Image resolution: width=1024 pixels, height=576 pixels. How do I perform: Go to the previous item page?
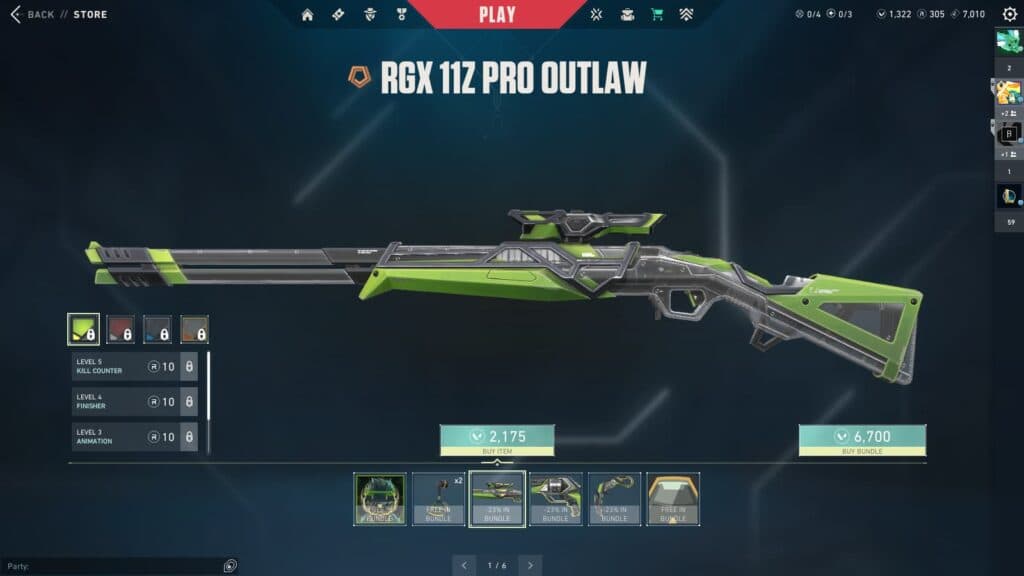[464, 565]
